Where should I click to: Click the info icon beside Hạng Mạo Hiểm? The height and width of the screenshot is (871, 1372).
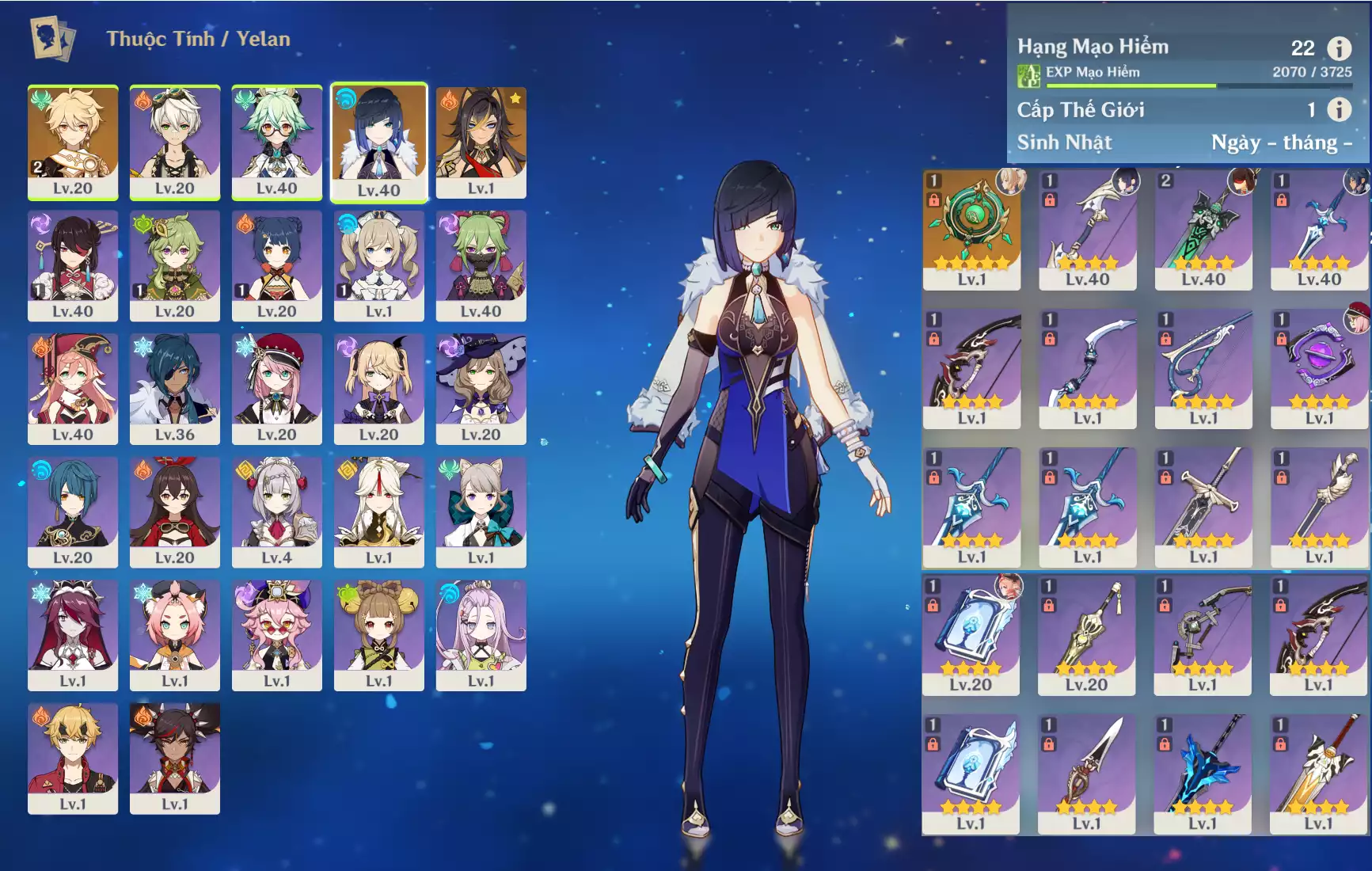(x=1339, y=48)
